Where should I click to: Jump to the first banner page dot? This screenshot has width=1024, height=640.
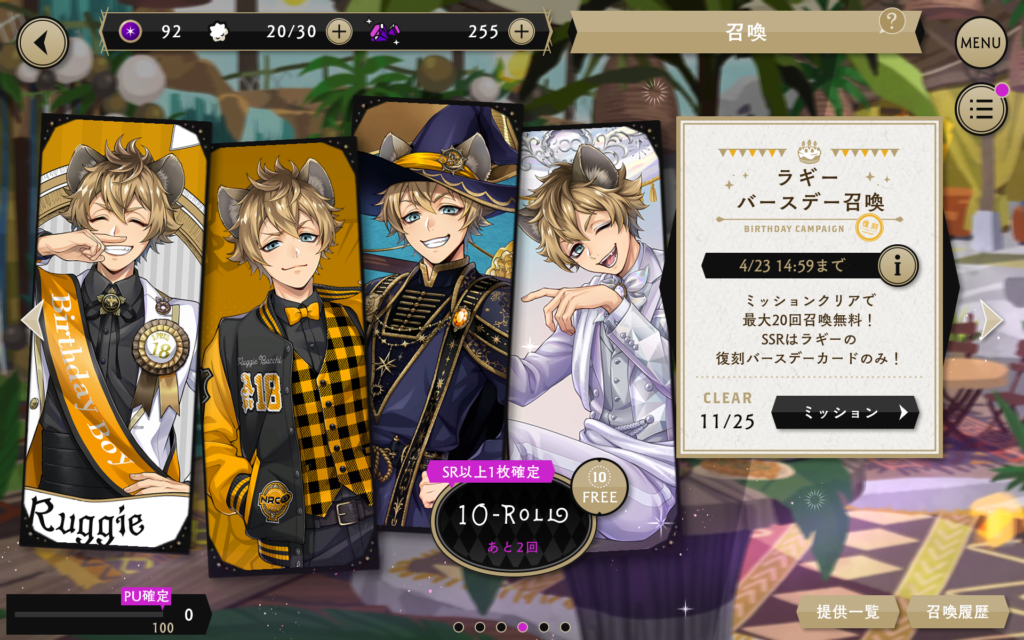click(x=457, y=627)
